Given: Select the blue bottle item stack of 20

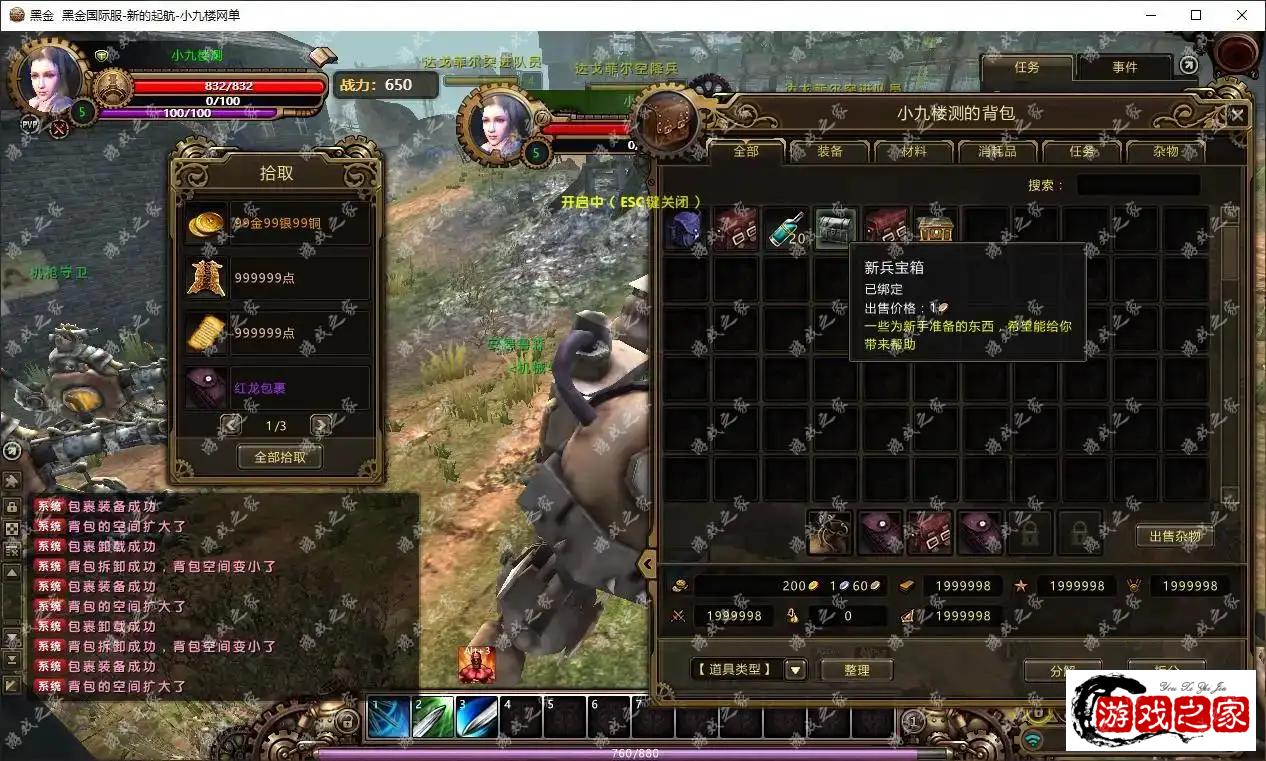Looking at the screenshot, I should click(787, 228).
